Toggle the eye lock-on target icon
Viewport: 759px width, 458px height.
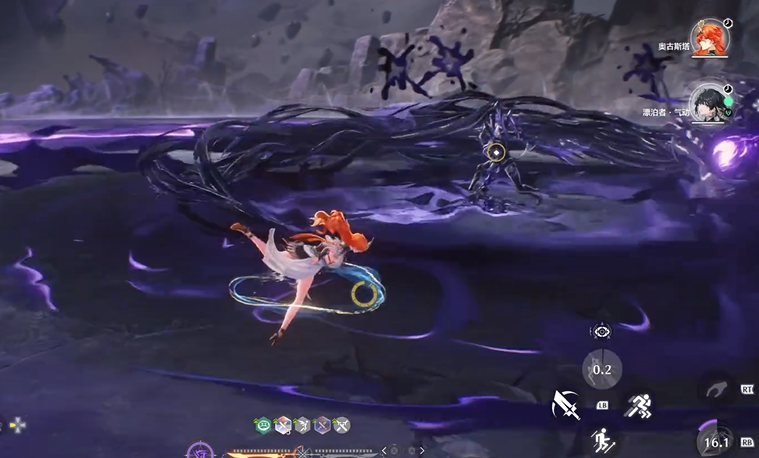[x=601, y=332]
